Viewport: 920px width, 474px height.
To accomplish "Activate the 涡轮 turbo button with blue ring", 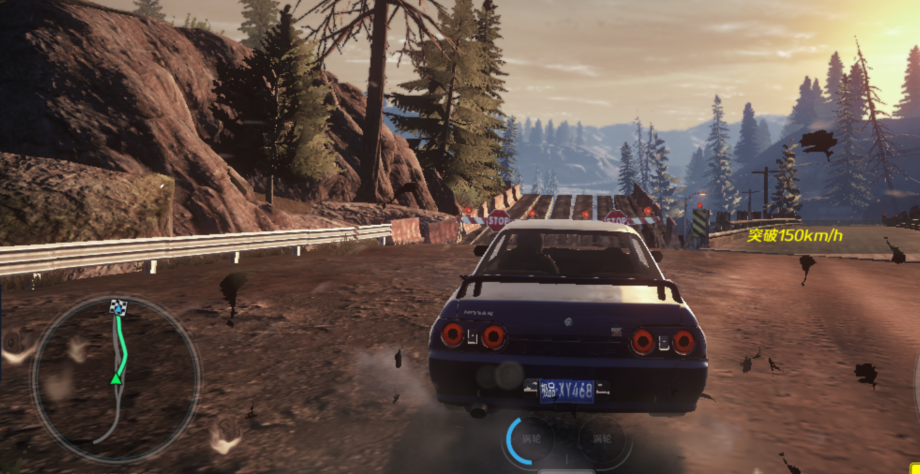I will coord(533,439).
